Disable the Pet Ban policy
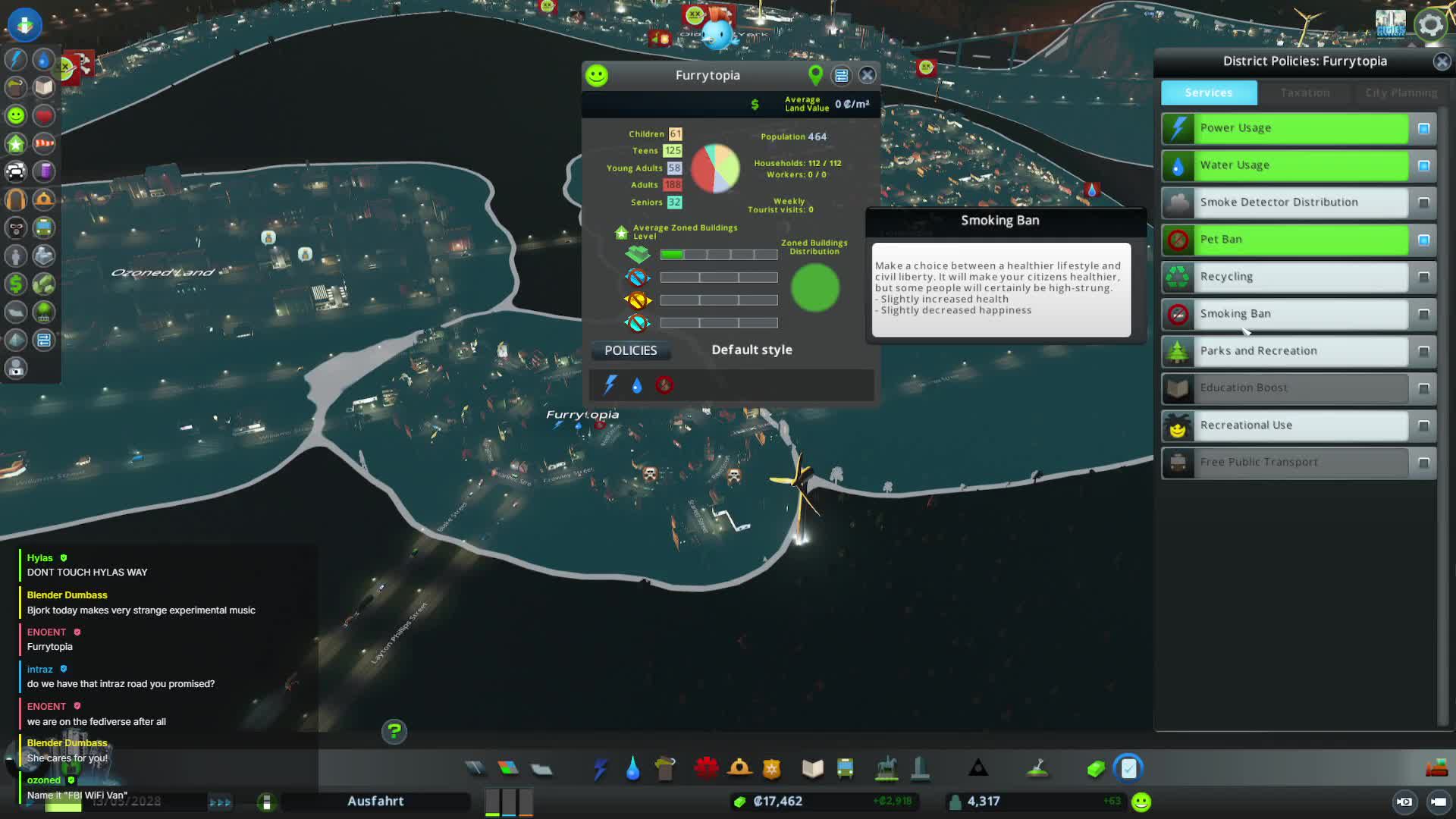Screen dimensions: 1456x819 click(x=1423, y=240)
